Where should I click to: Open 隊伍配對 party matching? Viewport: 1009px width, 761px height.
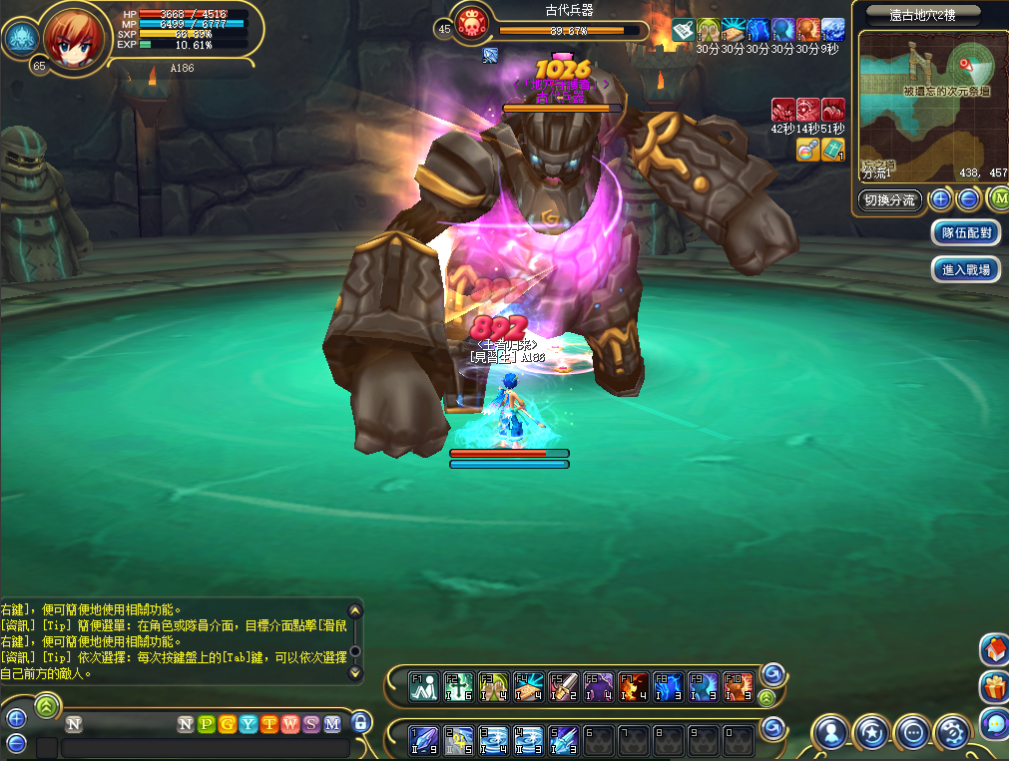coord(966,233)
